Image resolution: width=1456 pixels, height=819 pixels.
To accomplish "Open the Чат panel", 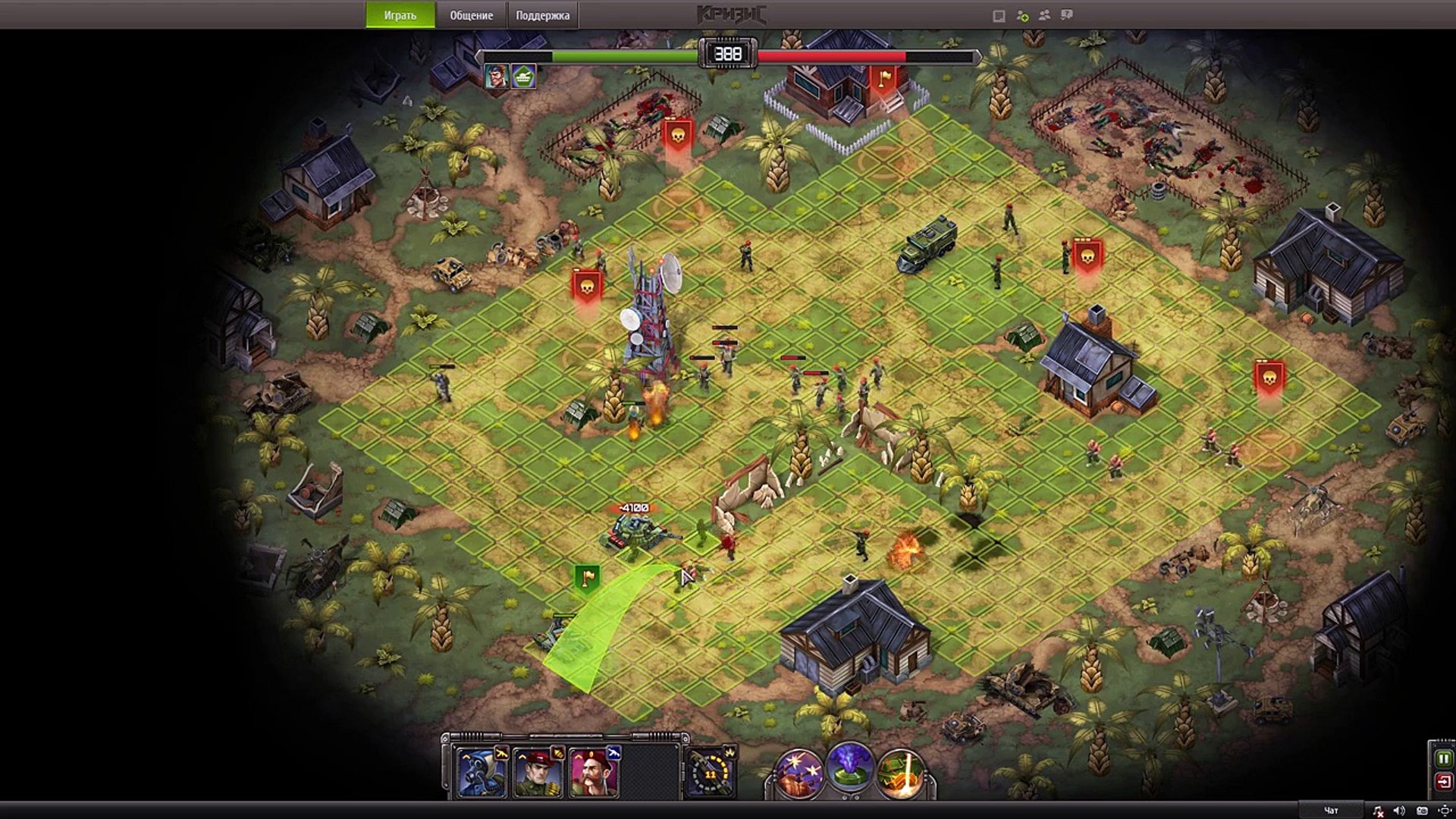I will [1331, 811].
